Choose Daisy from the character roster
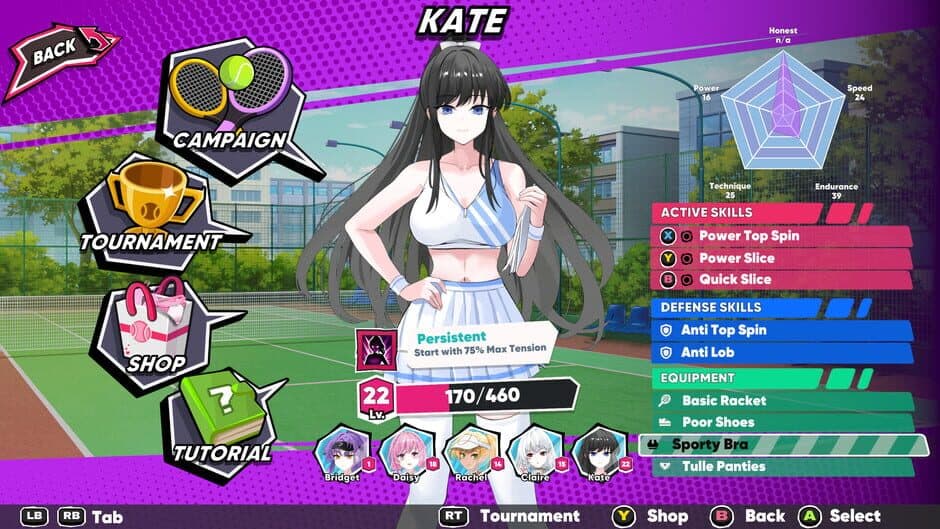940x529 pixels. point(406,453)
